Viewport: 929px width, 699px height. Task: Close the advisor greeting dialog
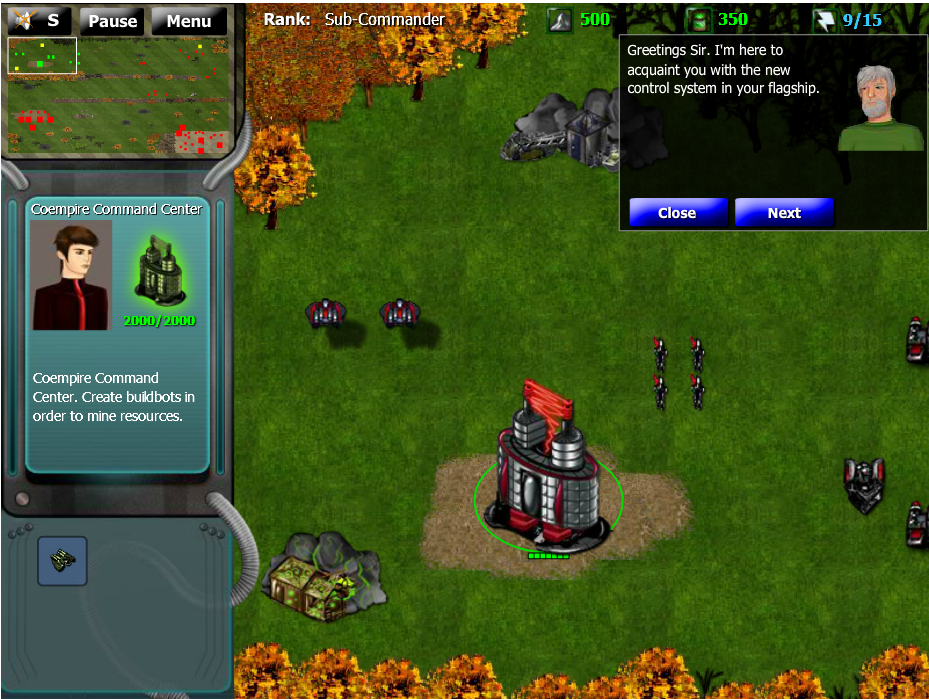pos(677,212)
